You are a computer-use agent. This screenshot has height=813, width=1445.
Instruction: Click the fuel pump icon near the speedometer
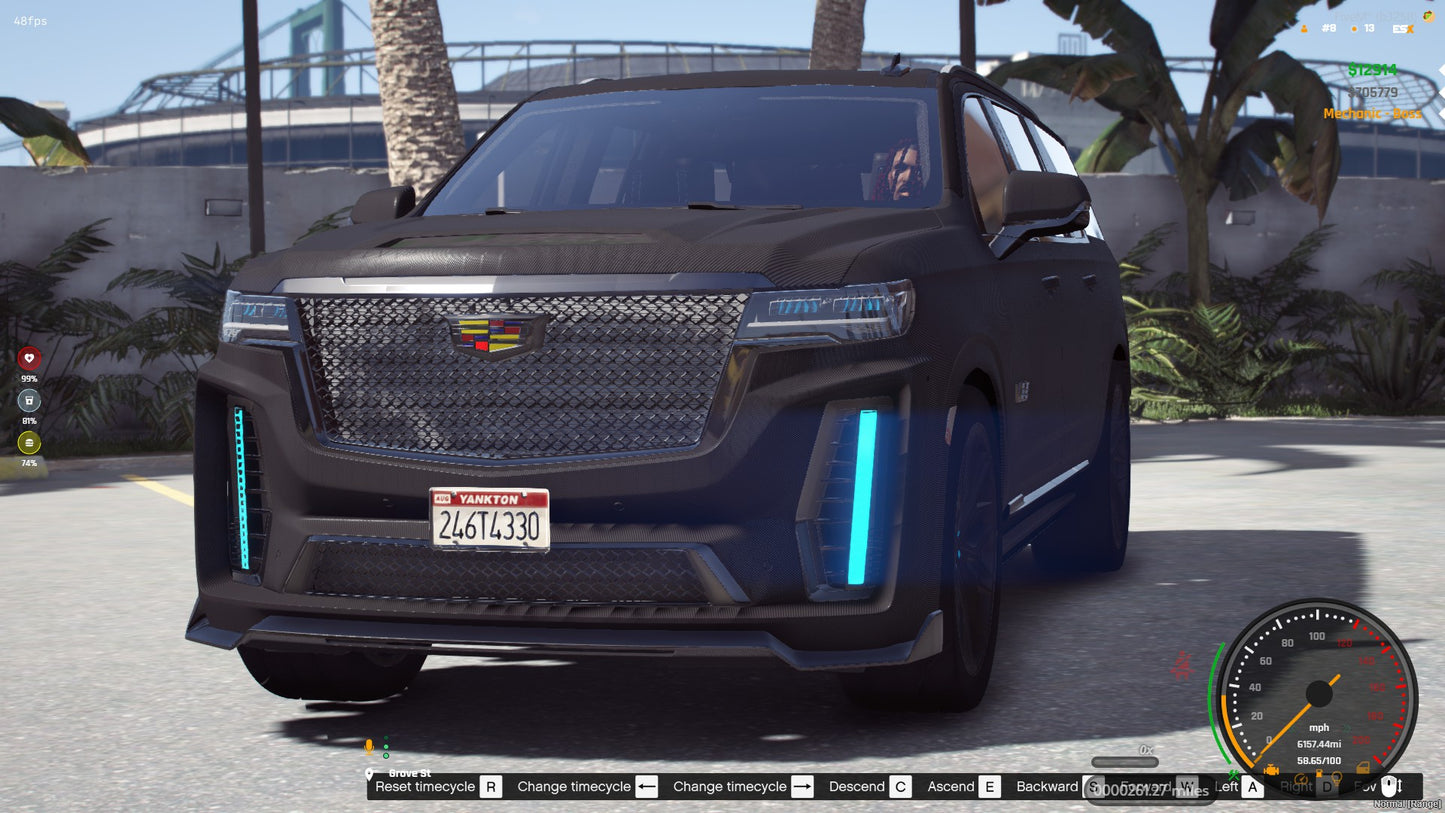click(1319, 774)
